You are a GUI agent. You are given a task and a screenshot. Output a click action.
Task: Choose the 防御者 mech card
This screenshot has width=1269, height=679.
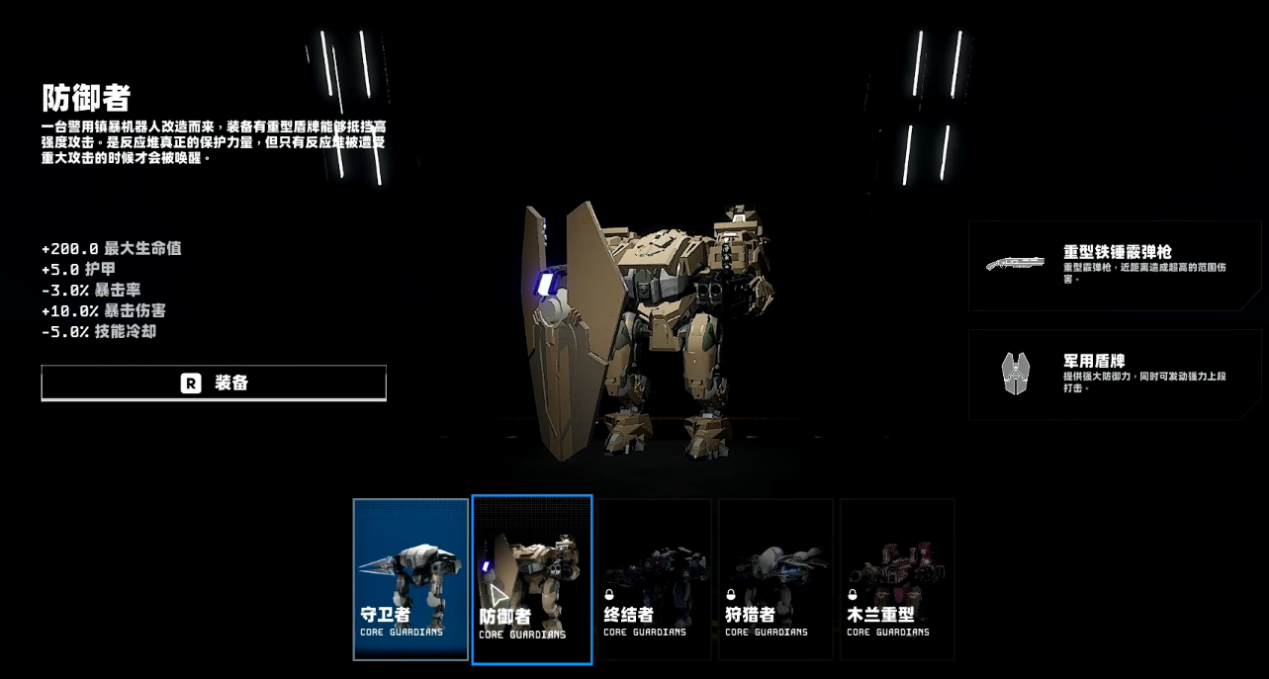coord(532,579)
